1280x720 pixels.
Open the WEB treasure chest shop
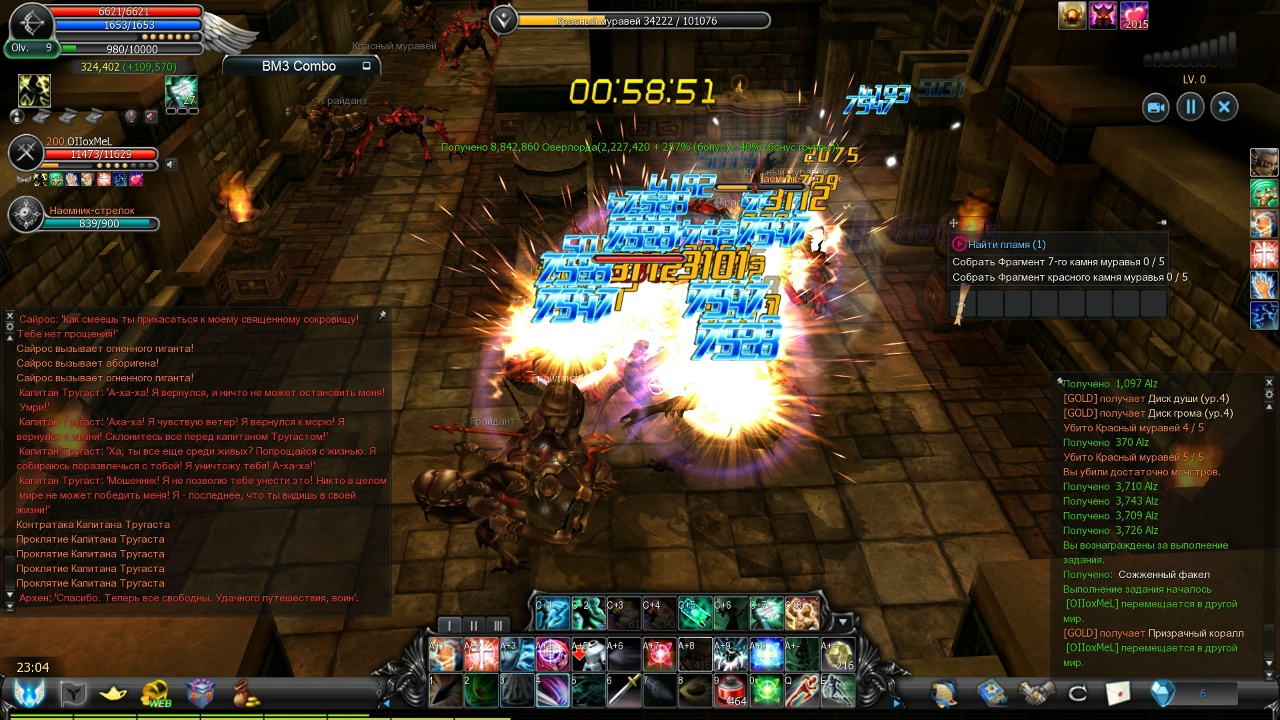156,693
